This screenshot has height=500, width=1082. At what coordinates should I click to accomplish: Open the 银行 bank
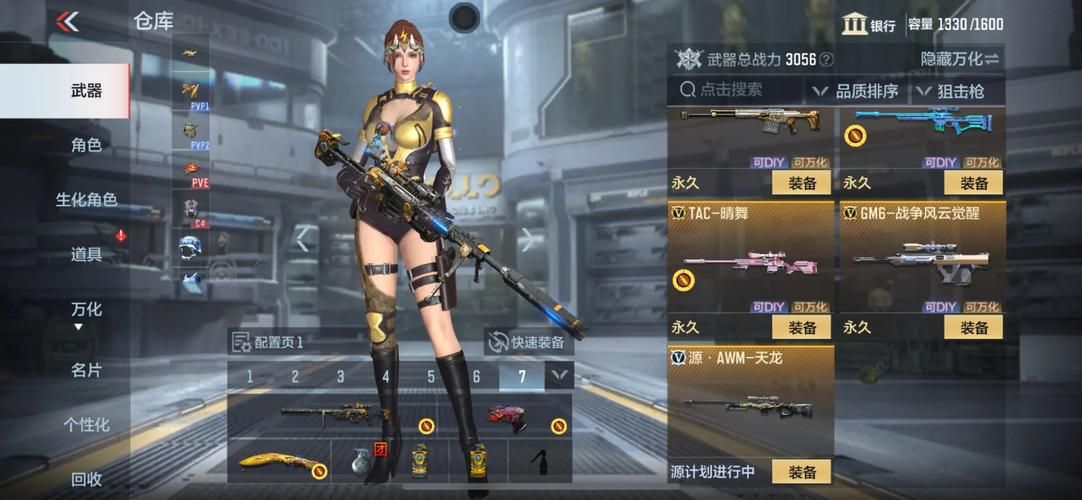tap(868, 25)
